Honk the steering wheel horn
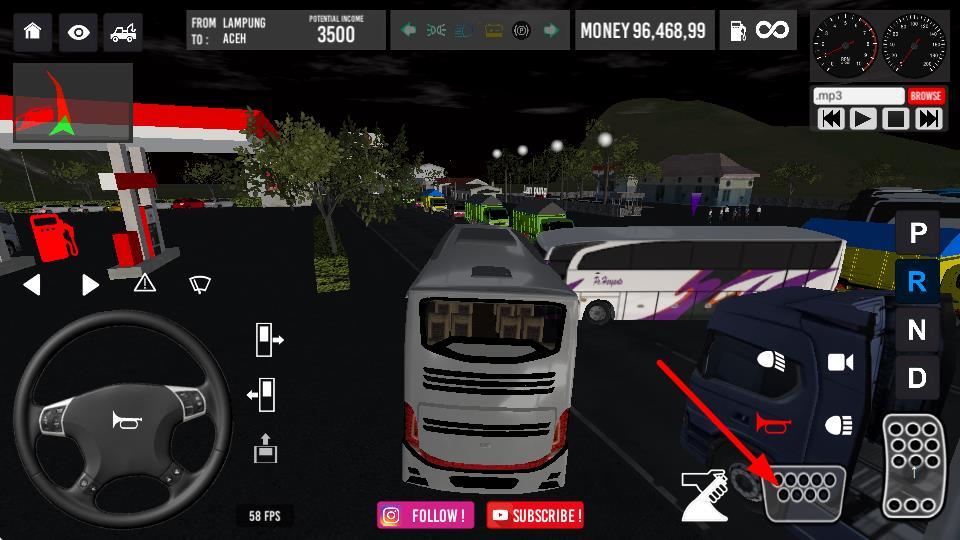This screenshot has width=960, height=540. click(x=127, y=422)
